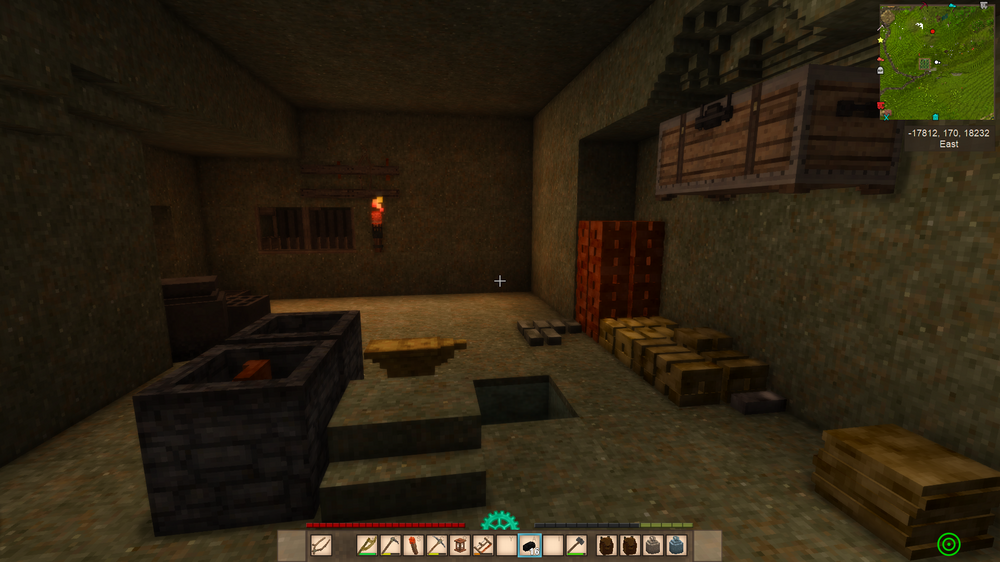Open the grey sack bag slot
1000x562 pixels.
pyautogui.click(x=653, y=546)
